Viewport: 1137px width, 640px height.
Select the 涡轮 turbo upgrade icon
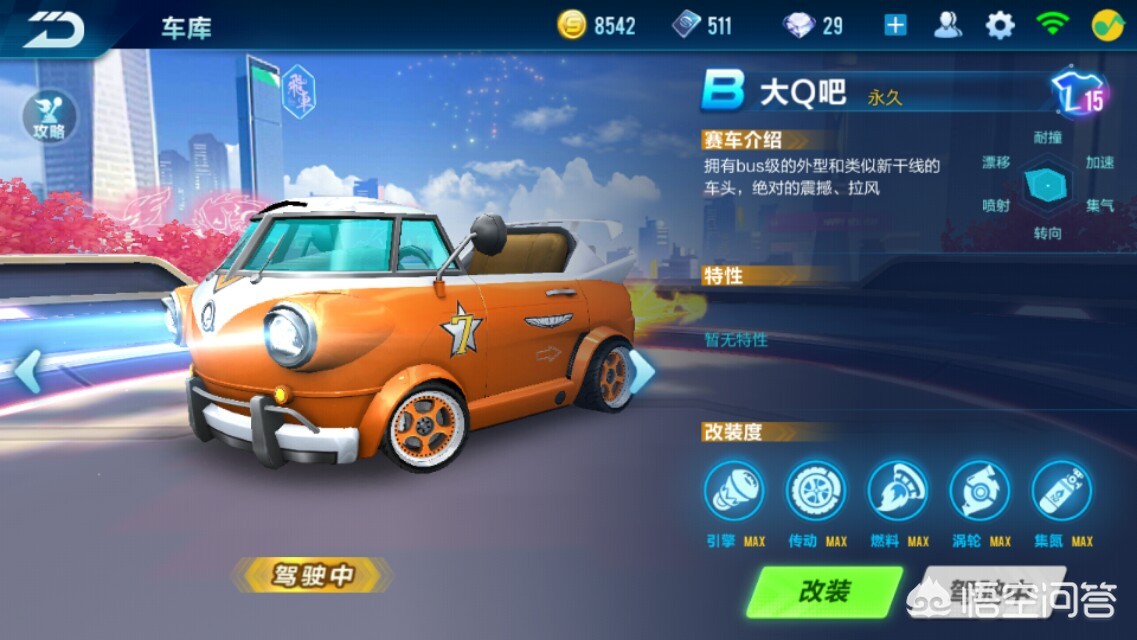pos(980,491)
